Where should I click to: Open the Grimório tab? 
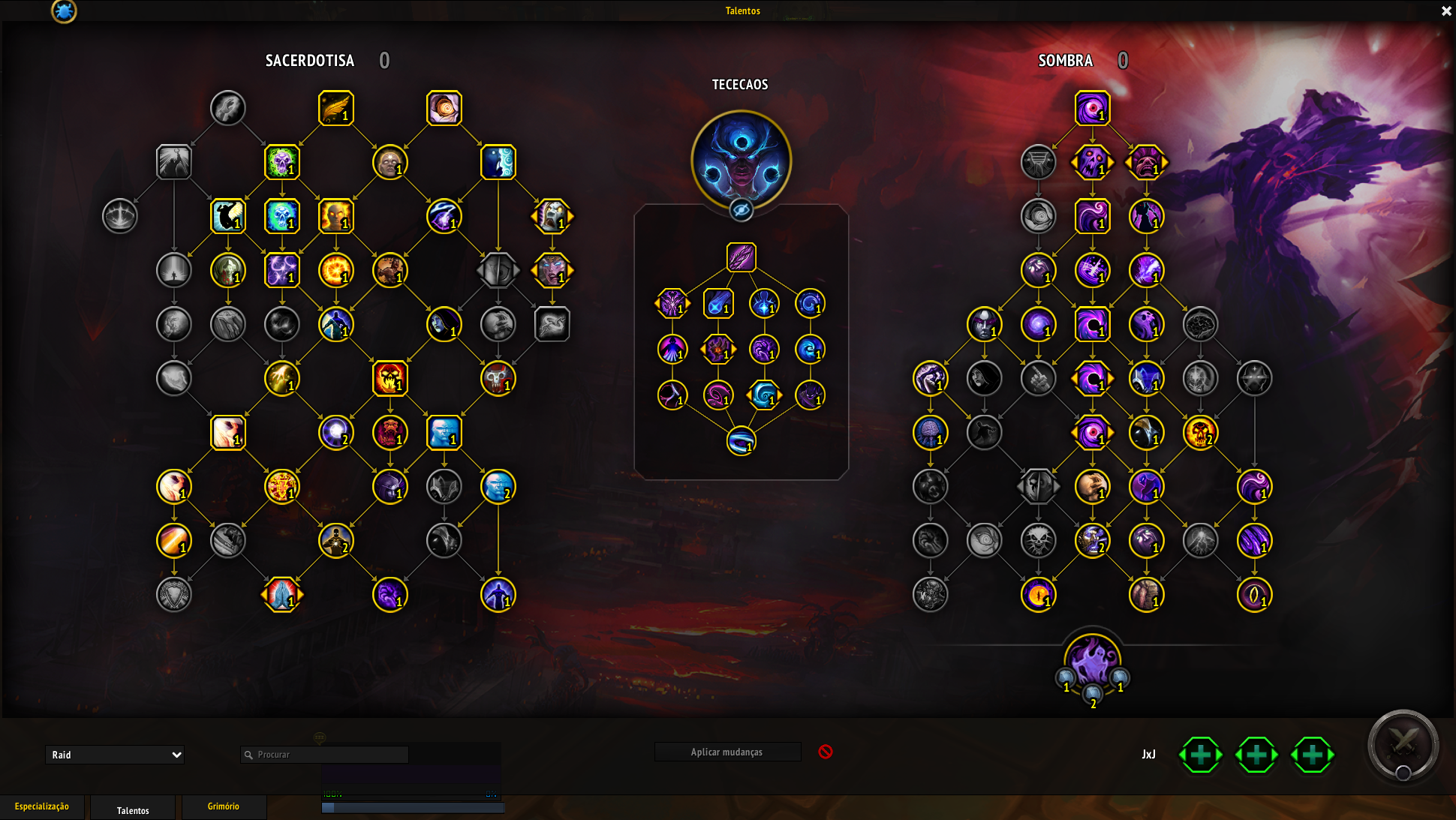(x=223, y=806)
